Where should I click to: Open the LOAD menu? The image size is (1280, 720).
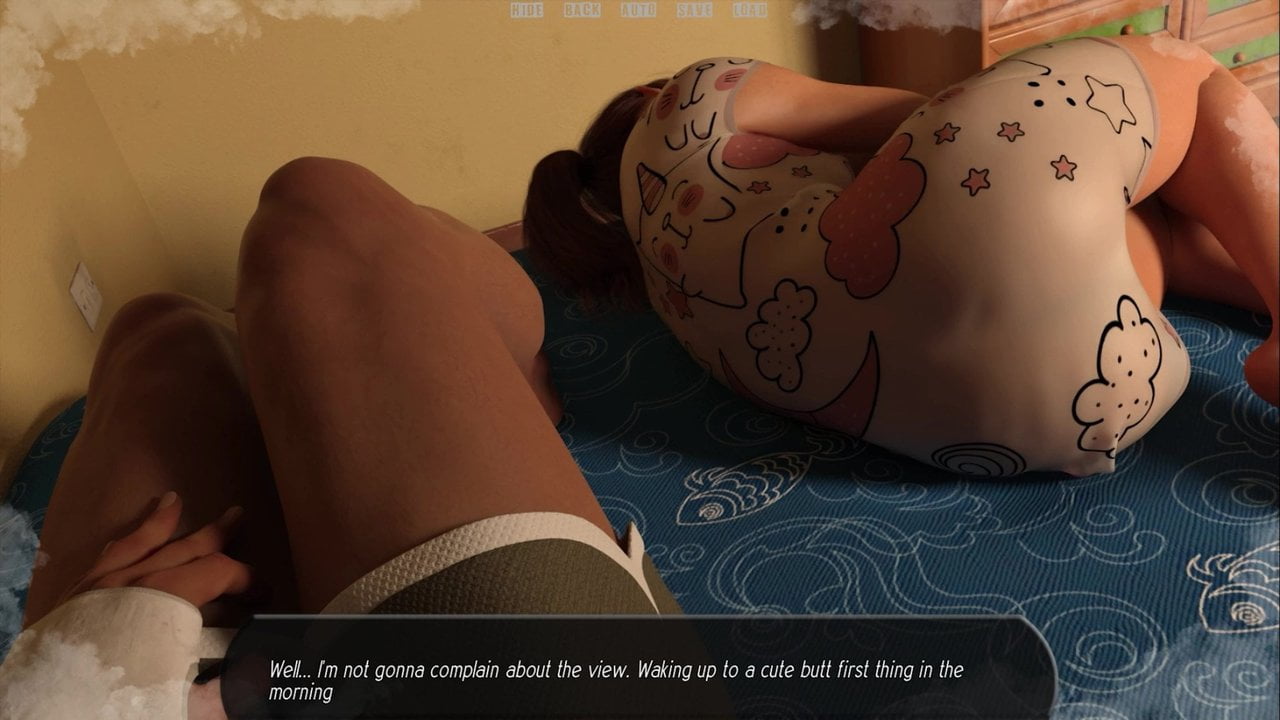749,10
